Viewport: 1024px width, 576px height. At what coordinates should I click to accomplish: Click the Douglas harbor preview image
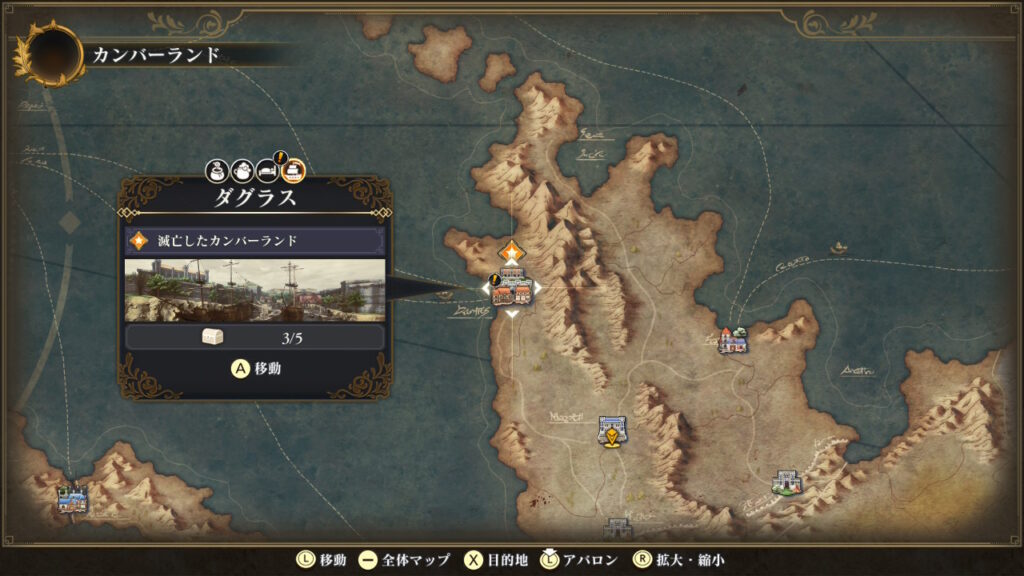pos(254,291)
